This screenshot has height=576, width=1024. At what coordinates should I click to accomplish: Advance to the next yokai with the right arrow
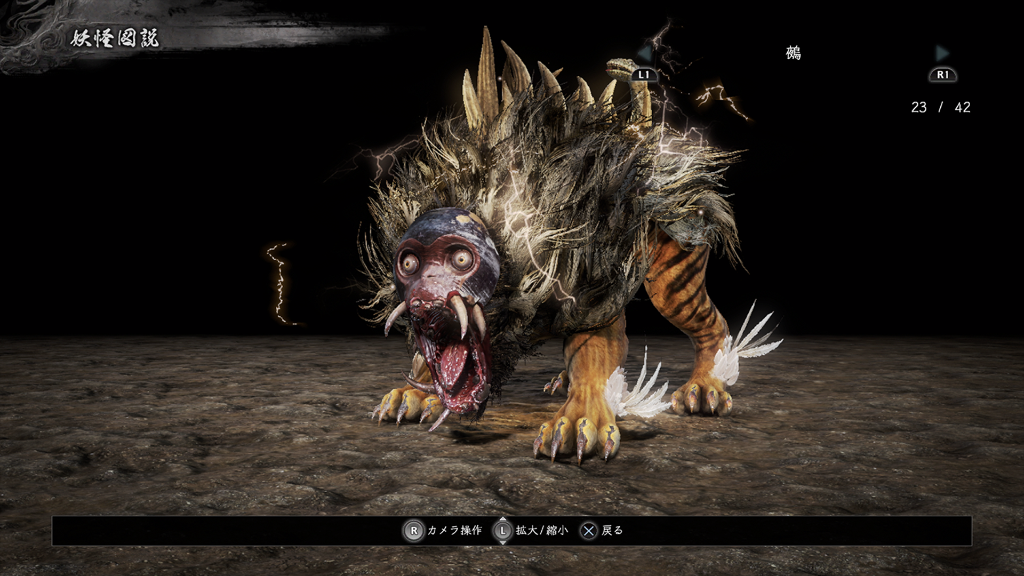pyautogui.click(x=942, y=54)
